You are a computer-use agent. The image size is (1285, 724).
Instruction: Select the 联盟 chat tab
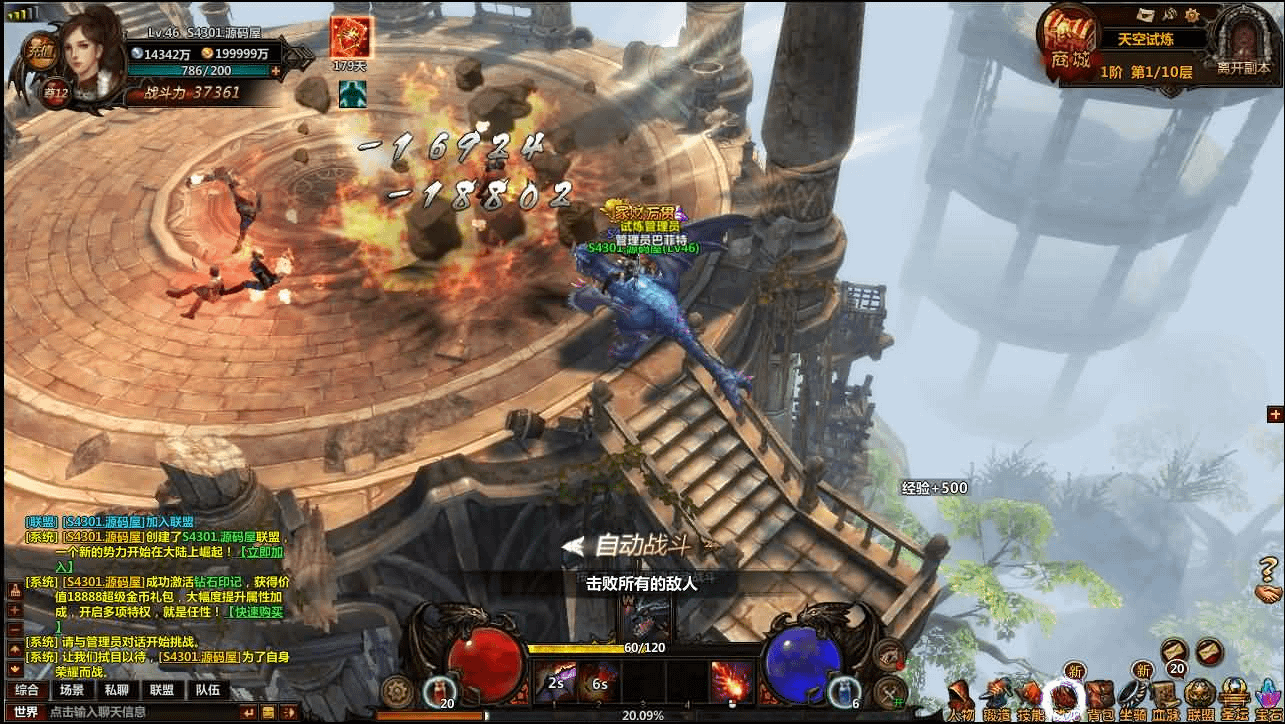coord(161,690)
